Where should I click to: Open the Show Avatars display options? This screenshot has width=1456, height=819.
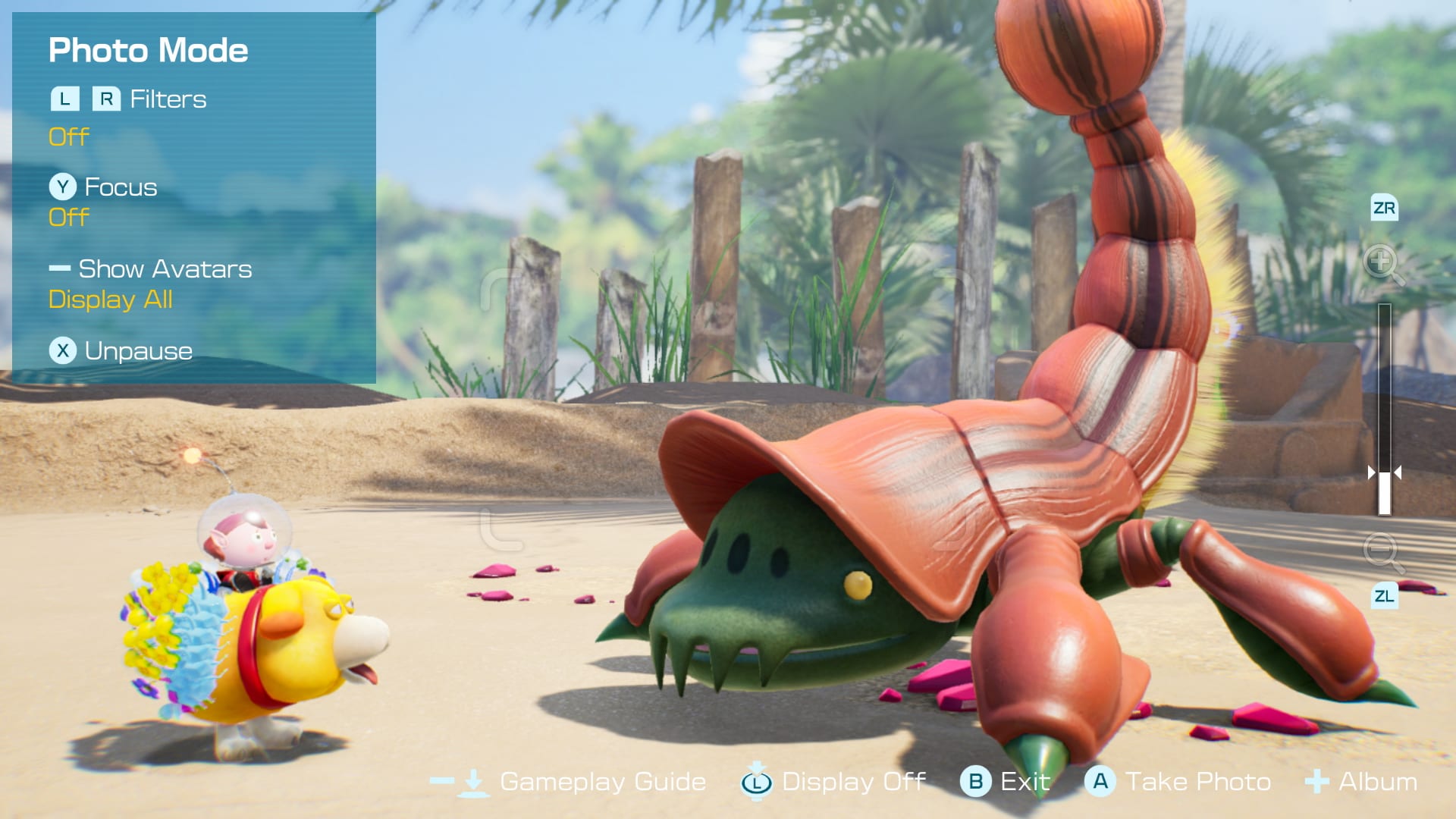click(167, 268)
